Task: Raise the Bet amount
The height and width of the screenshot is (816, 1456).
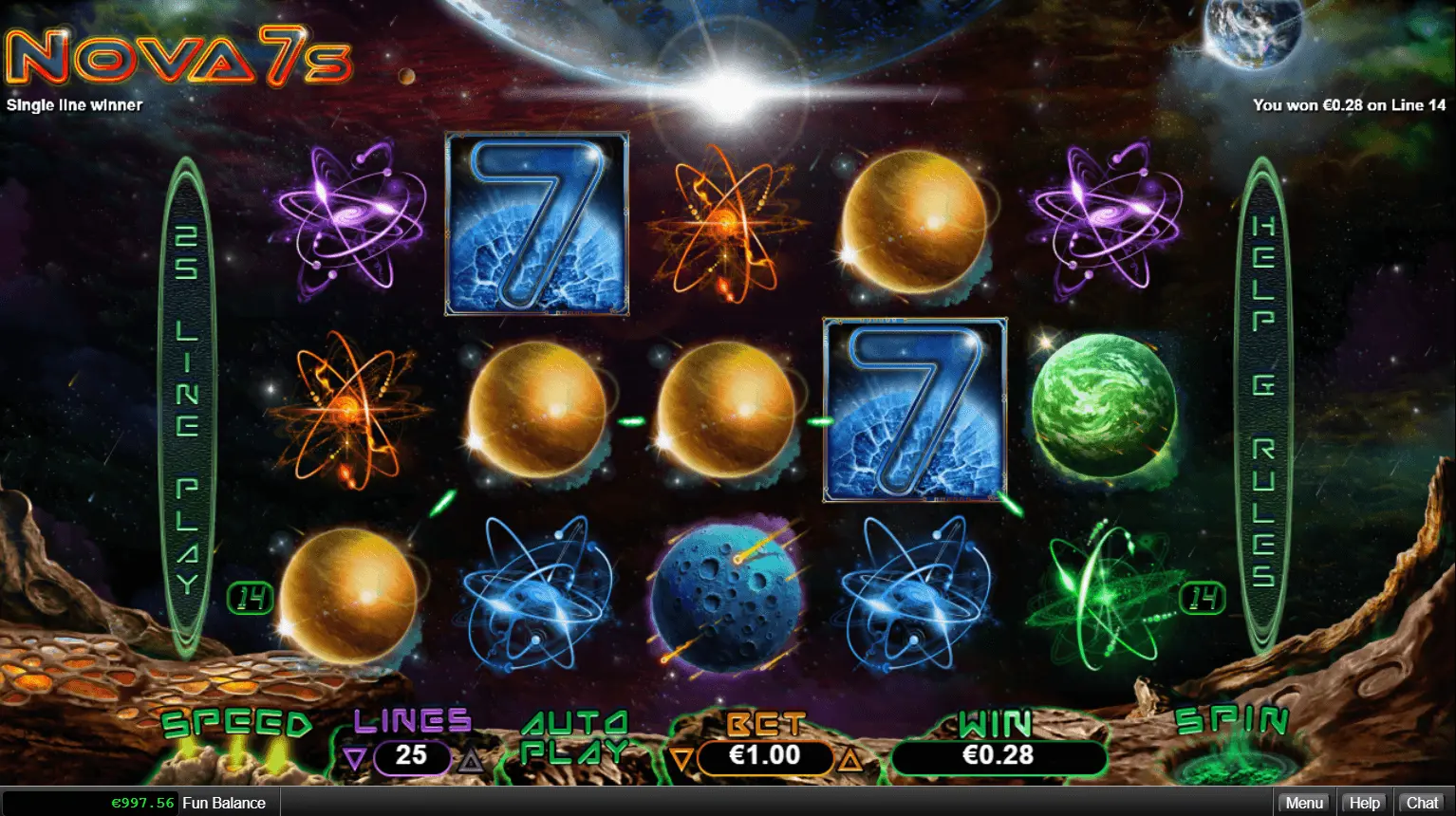Action: [x=850, y=758]
